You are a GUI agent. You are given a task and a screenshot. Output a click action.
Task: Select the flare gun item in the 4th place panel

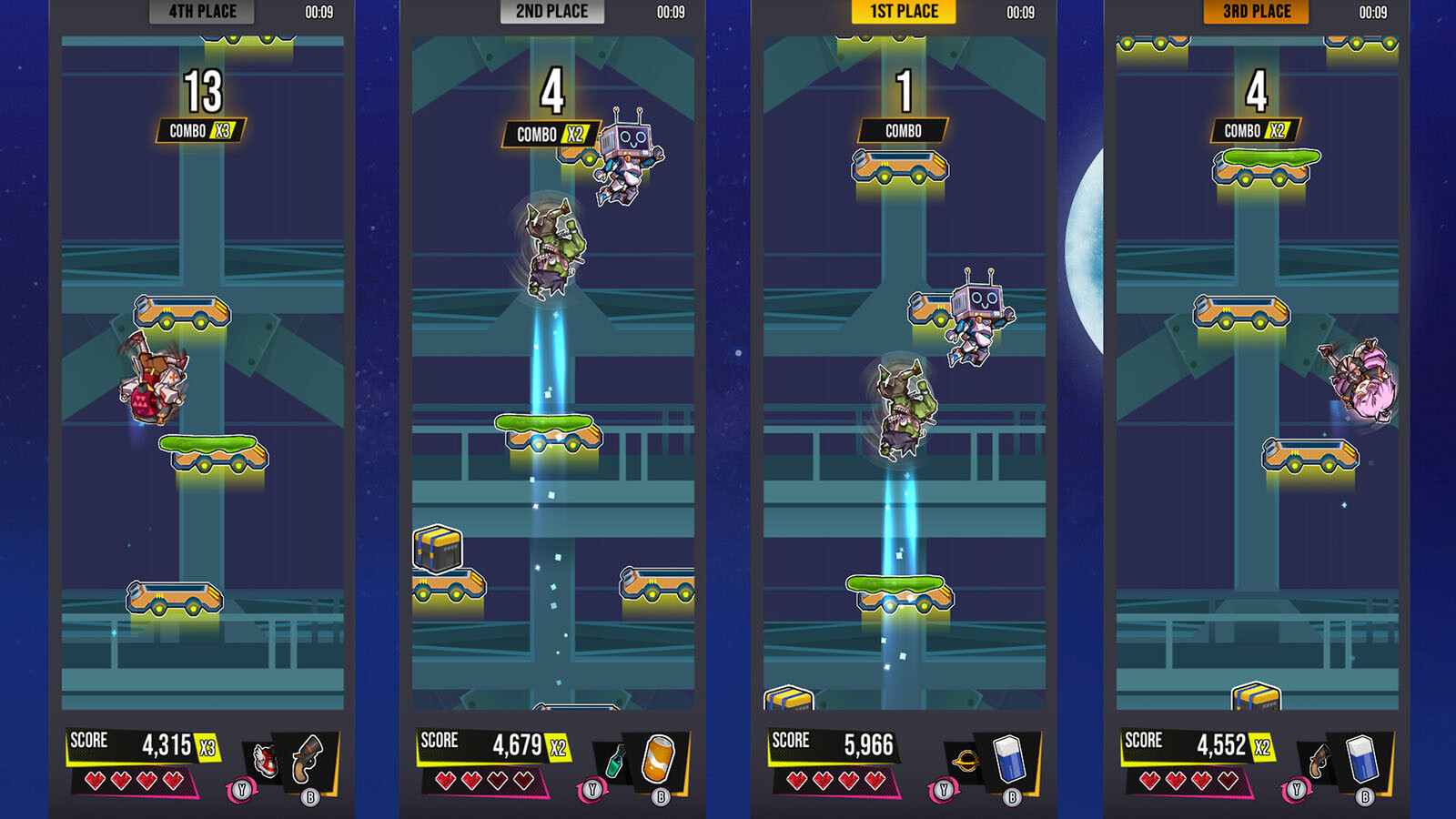click(308, 758)
